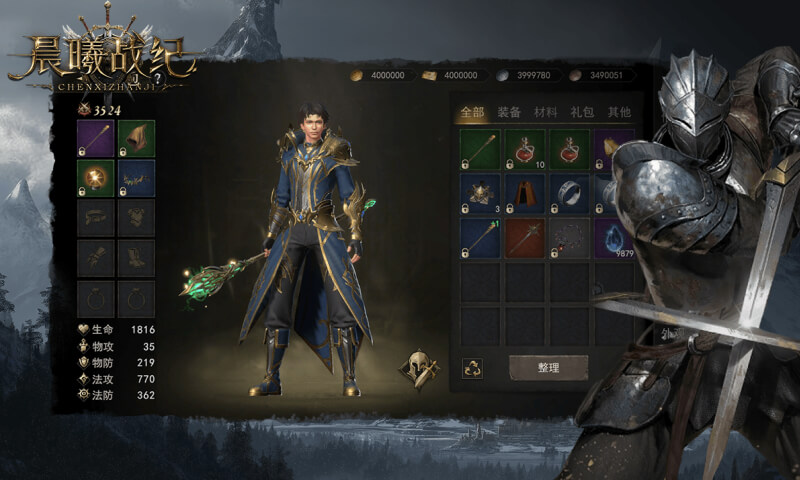This screenshot has width=800, height=480.
Task: Pick the silver ring inventory item
Action: coord(569,194)
